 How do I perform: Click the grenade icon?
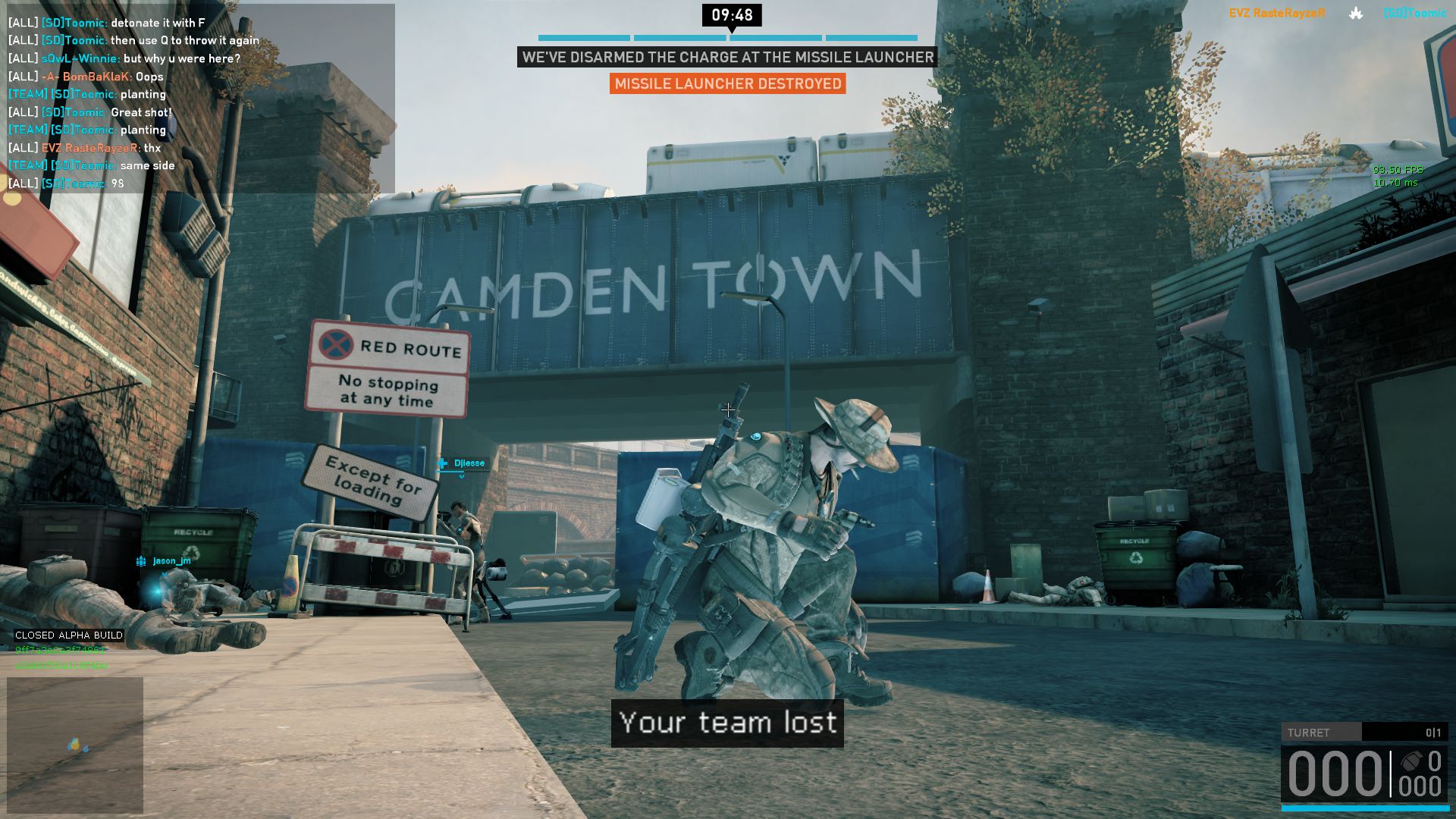pyautogui.click(x=1410, y=762)
